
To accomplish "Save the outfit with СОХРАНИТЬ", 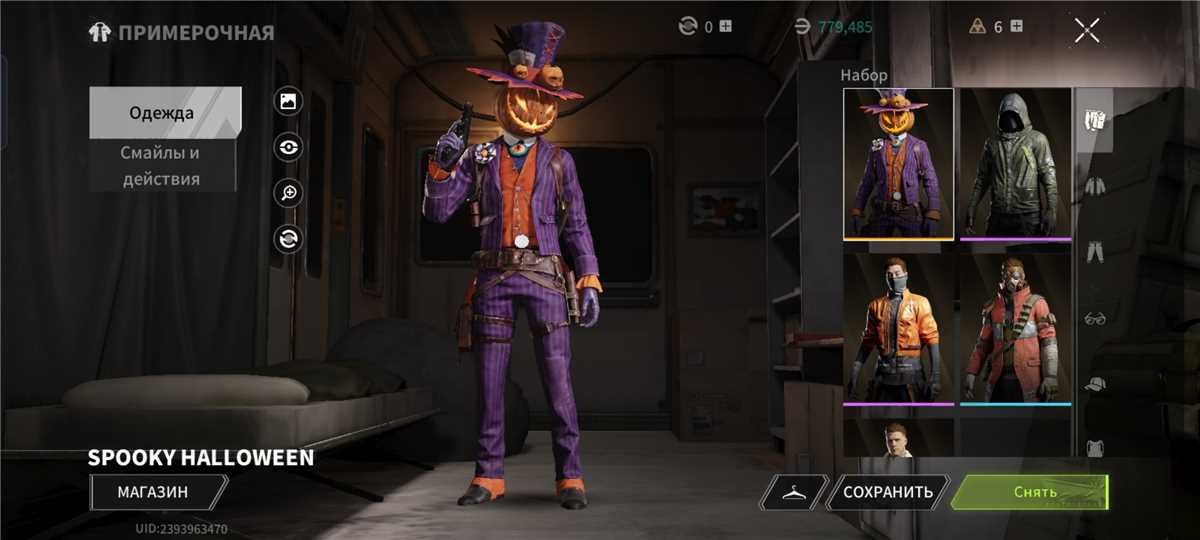I will coord(888,492).
